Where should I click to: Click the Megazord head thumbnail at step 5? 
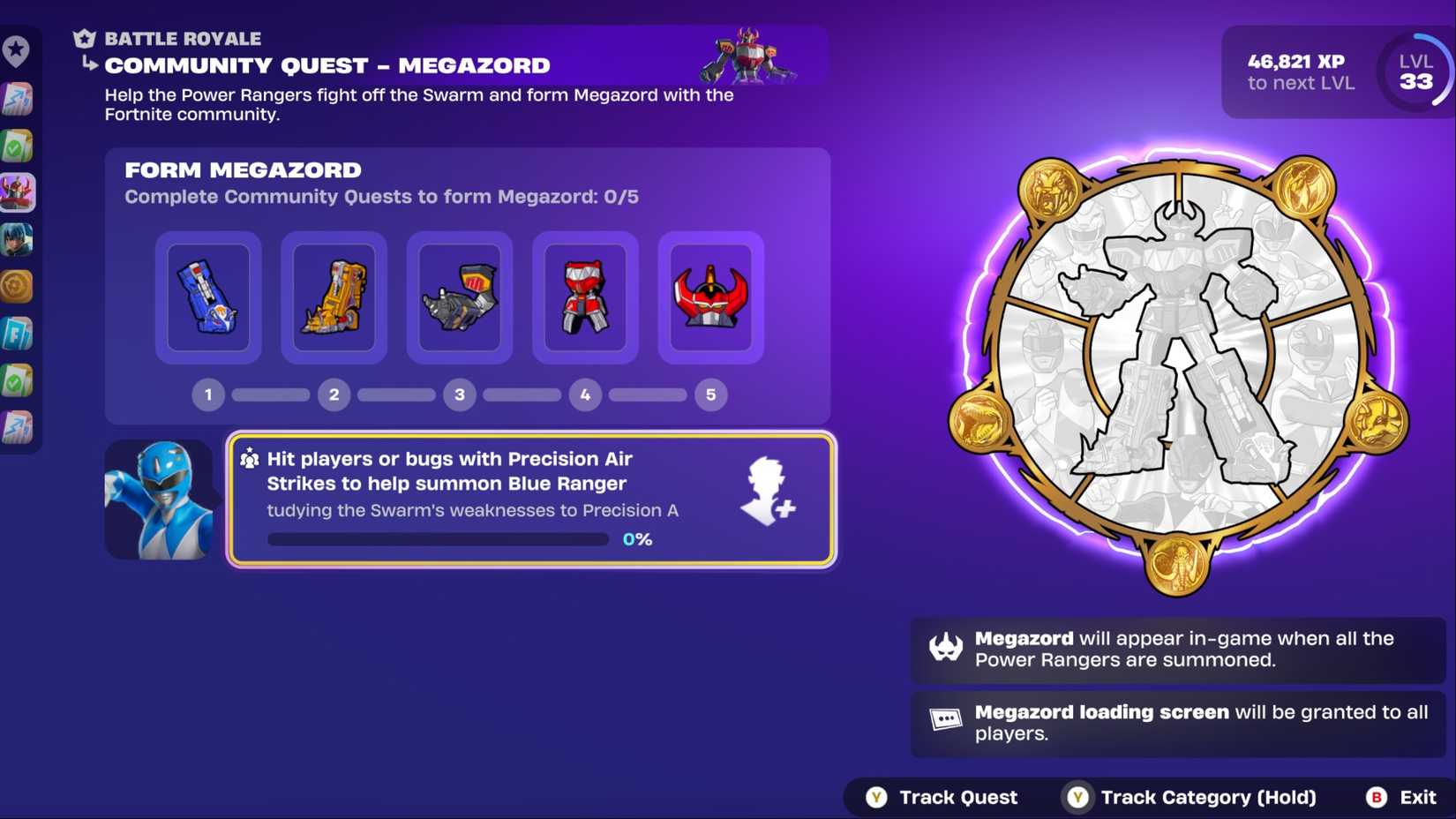coord(711,297)
